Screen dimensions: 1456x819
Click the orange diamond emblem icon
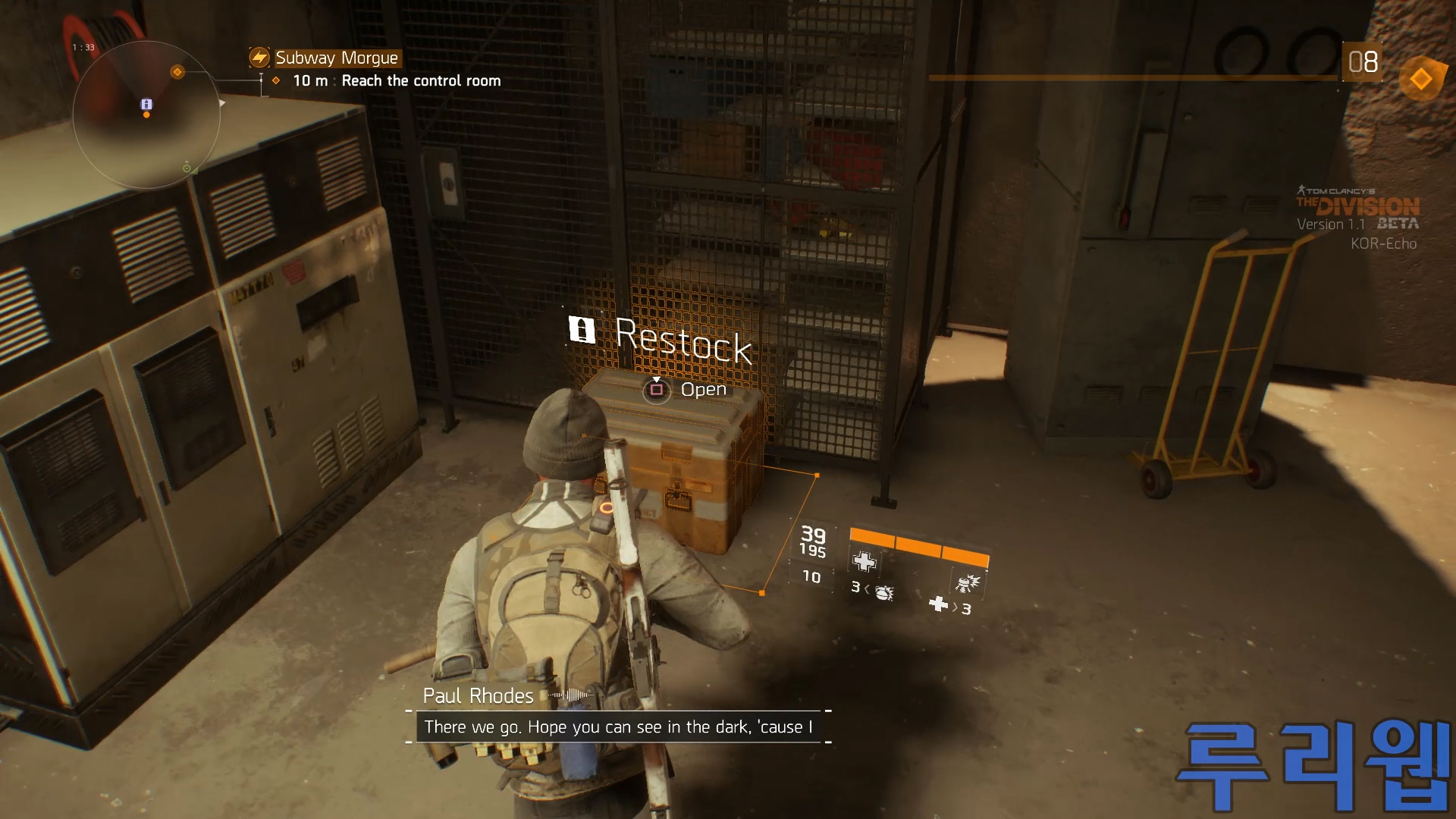tap(1420, 79)
